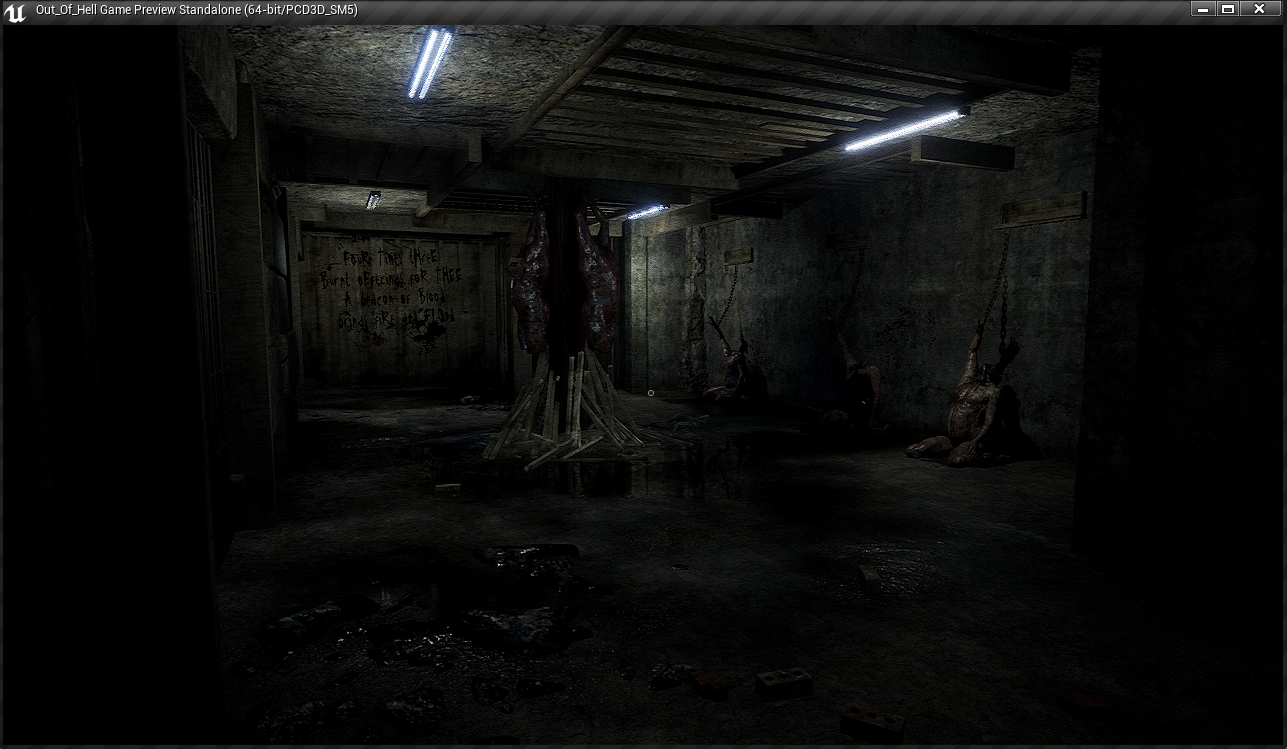Viewport: 1287px width, 749px height.
Task: Minimize the game preview window
Action: pyautogui.click(x=1203, y=9)
